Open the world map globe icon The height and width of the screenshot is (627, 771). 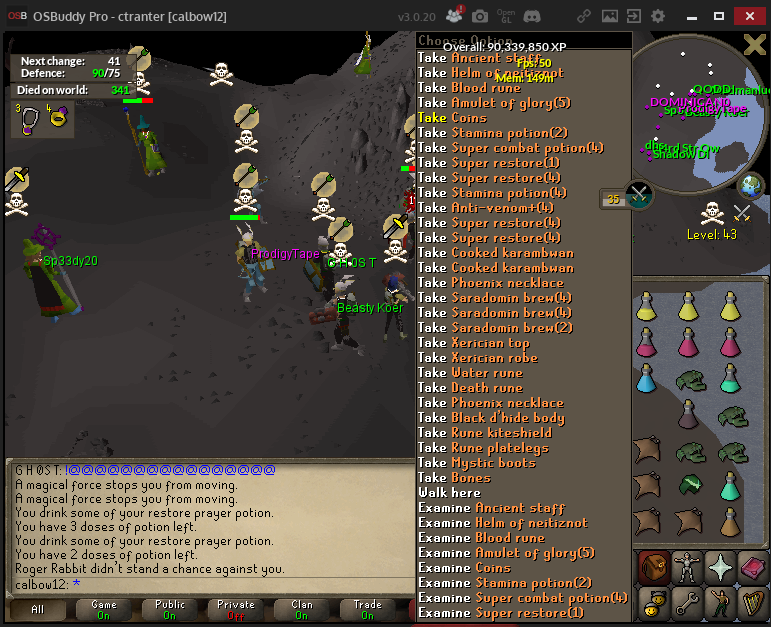tap(750, 186)
